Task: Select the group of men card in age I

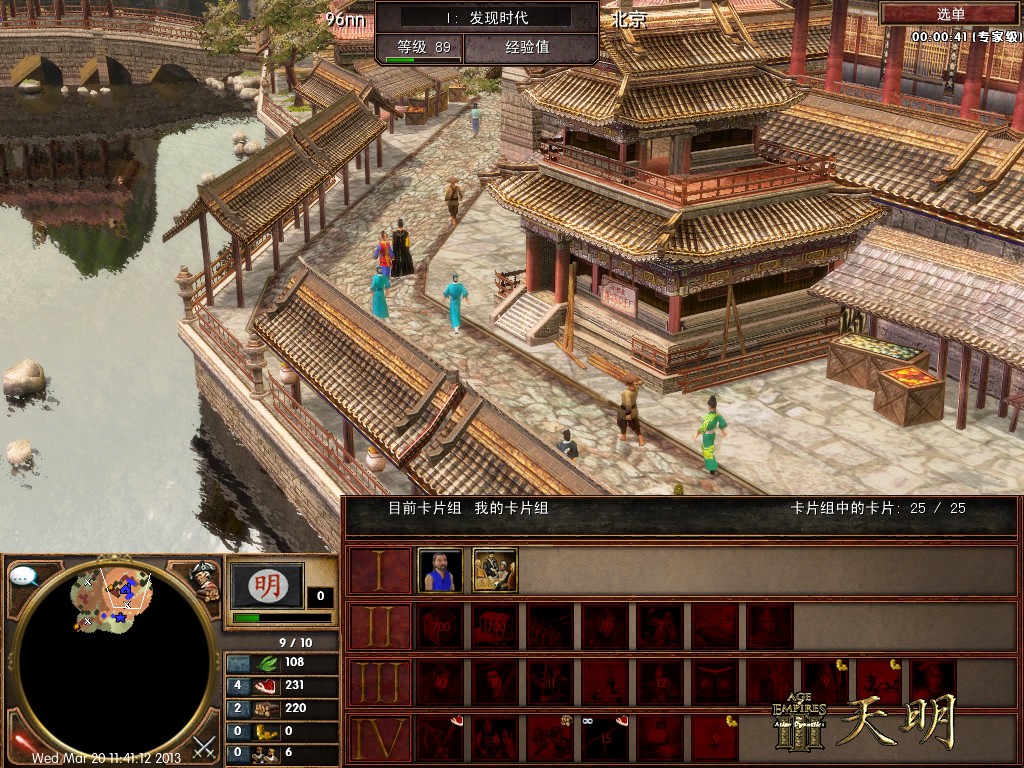Action: (494, 570)
